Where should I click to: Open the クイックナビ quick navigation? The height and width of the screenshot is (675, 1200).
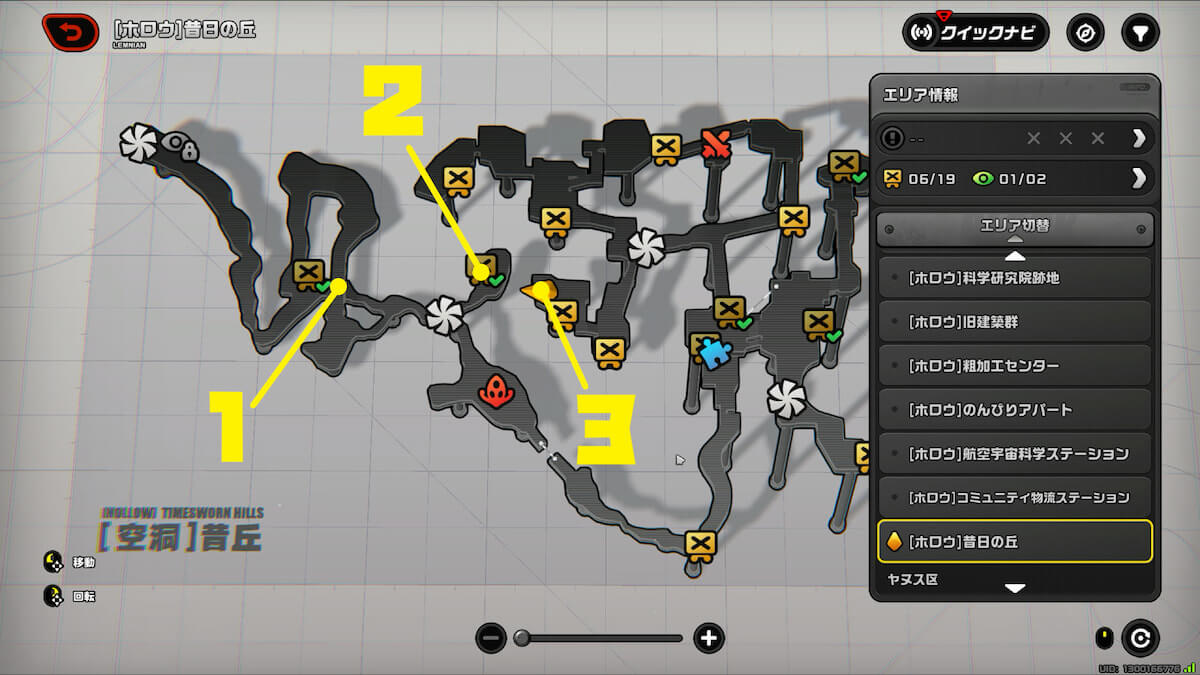click(975, 32)
